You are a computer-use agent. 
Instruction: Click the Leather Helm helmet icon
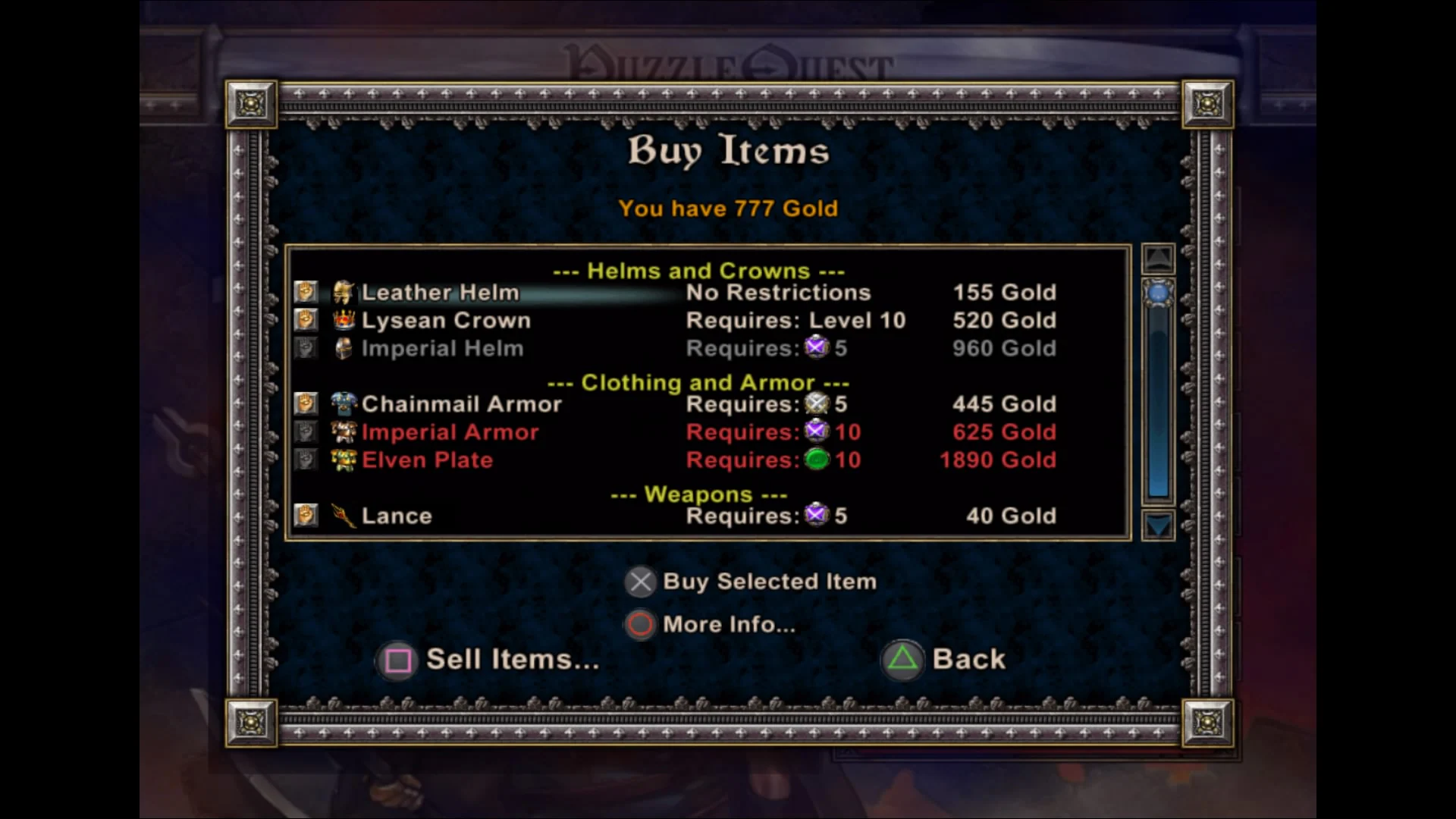343,291
